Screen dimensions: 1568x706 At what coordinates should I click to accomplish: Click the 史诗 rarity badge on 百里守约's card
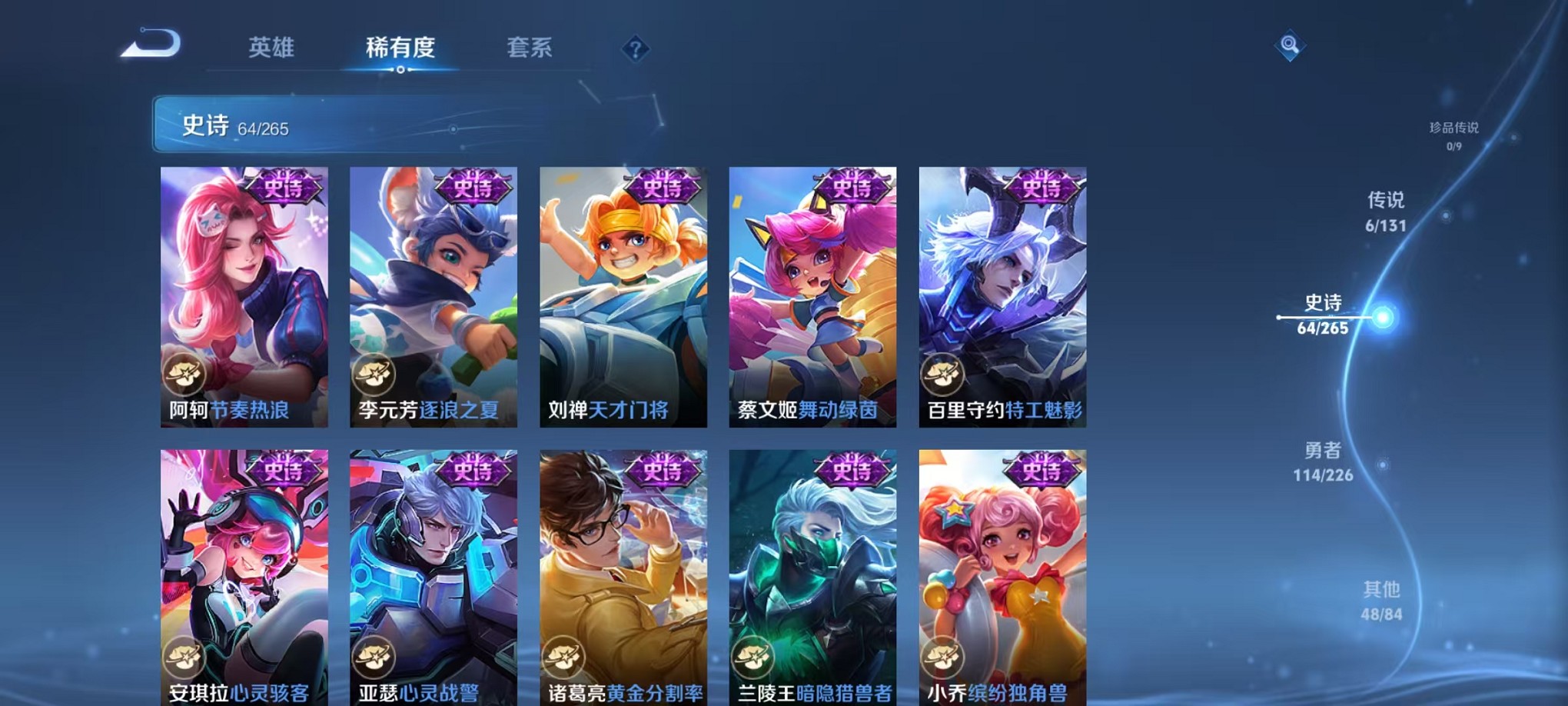coord(1042,188)
